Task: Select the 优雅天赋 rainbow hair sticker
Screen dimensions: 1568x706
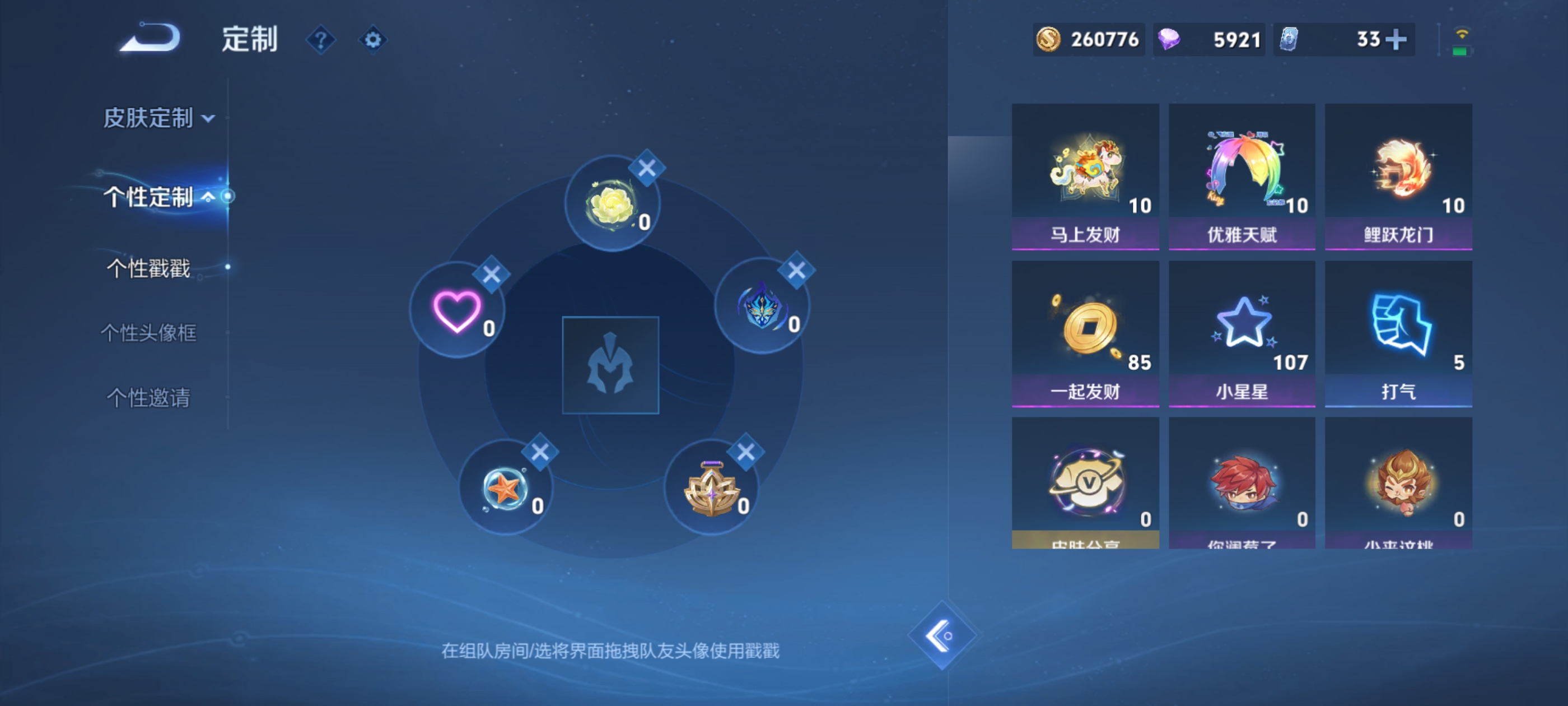Action: click(x=1242, y=176)
